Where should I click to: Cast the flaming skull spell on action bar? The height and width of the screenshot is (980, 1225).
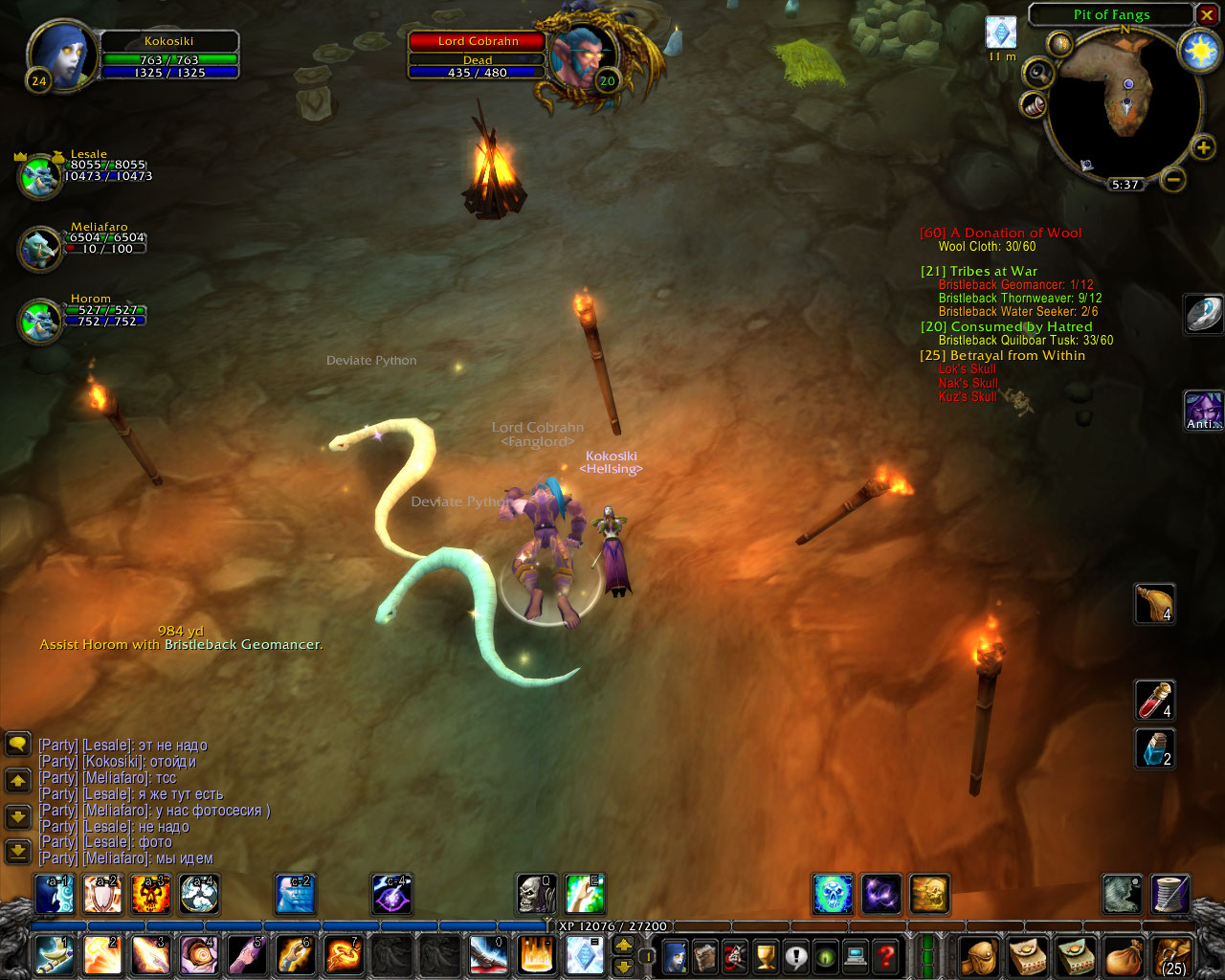tap(150, 894)
